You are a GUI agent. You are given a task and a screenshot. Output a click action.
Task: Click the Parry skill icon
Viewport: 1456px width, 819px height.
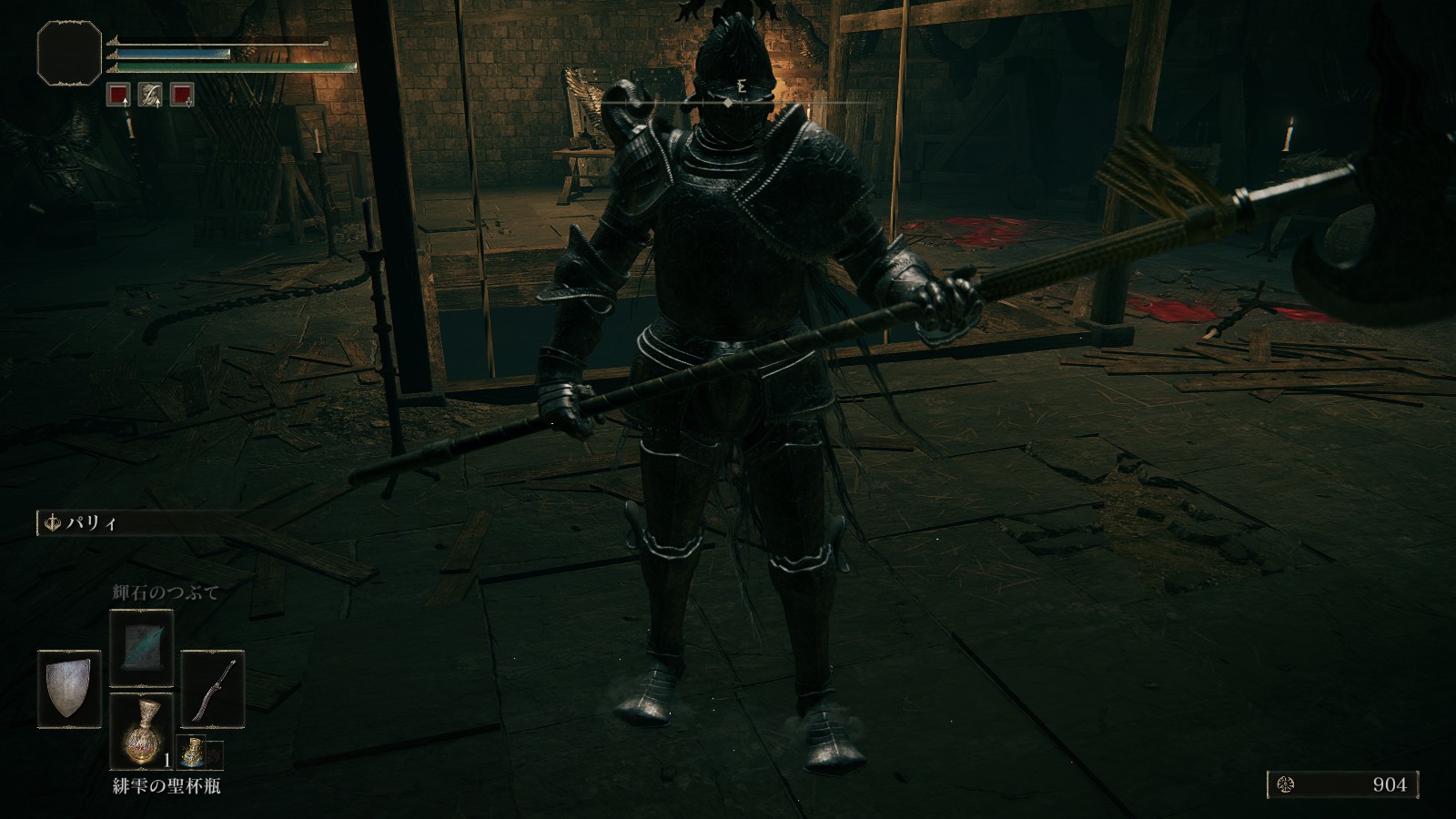52,523
